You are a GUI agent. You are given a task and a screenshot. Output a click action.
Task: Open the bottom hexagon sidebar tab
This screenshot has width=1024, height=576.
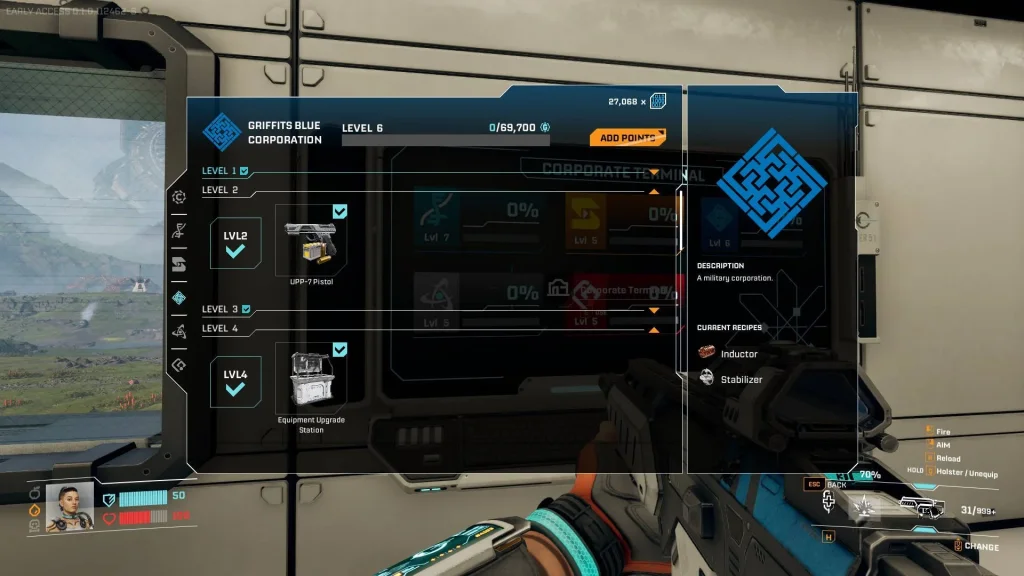(179, 365)
